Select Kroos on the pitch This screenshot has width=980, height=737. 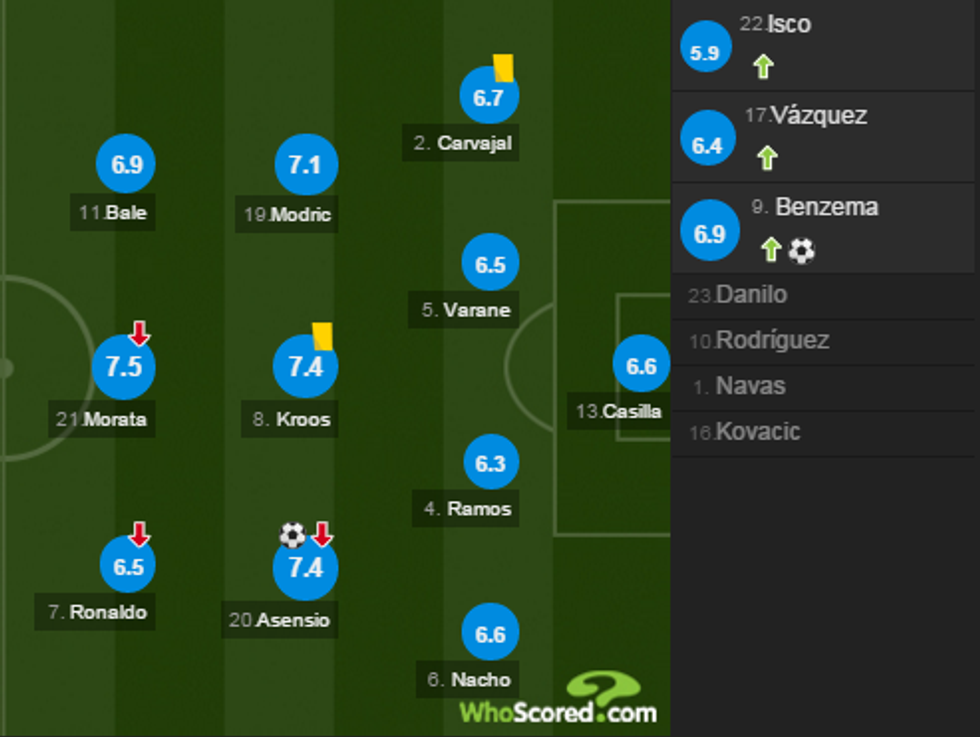pos(305,367)
